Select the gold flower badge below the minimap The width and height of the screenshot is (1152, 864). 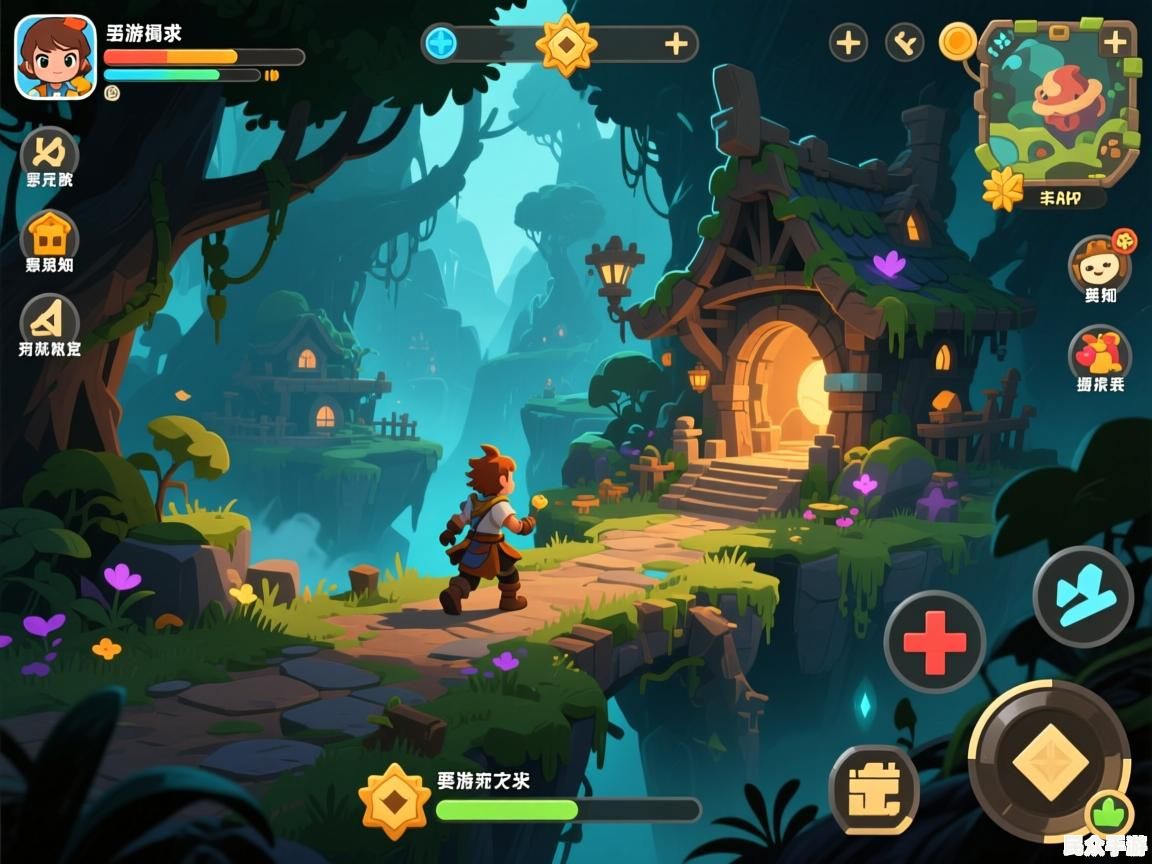point(1003,188)
